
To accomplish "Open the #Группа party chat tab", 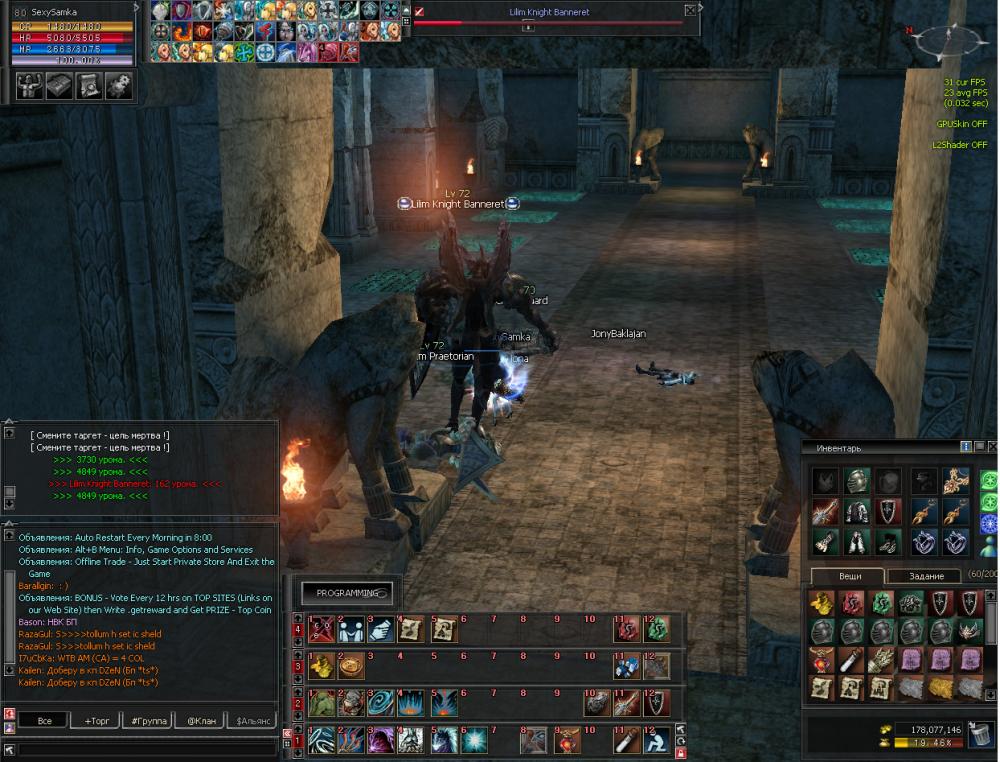I will [148, 720].
